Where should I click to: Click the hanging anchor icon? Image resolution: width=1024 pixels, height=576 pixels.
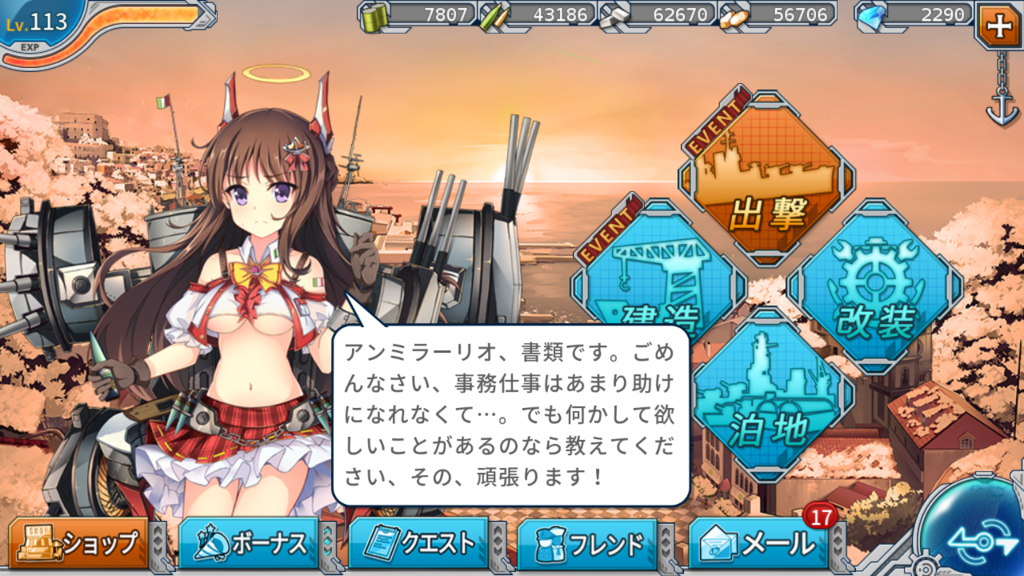pos(1001,108)
